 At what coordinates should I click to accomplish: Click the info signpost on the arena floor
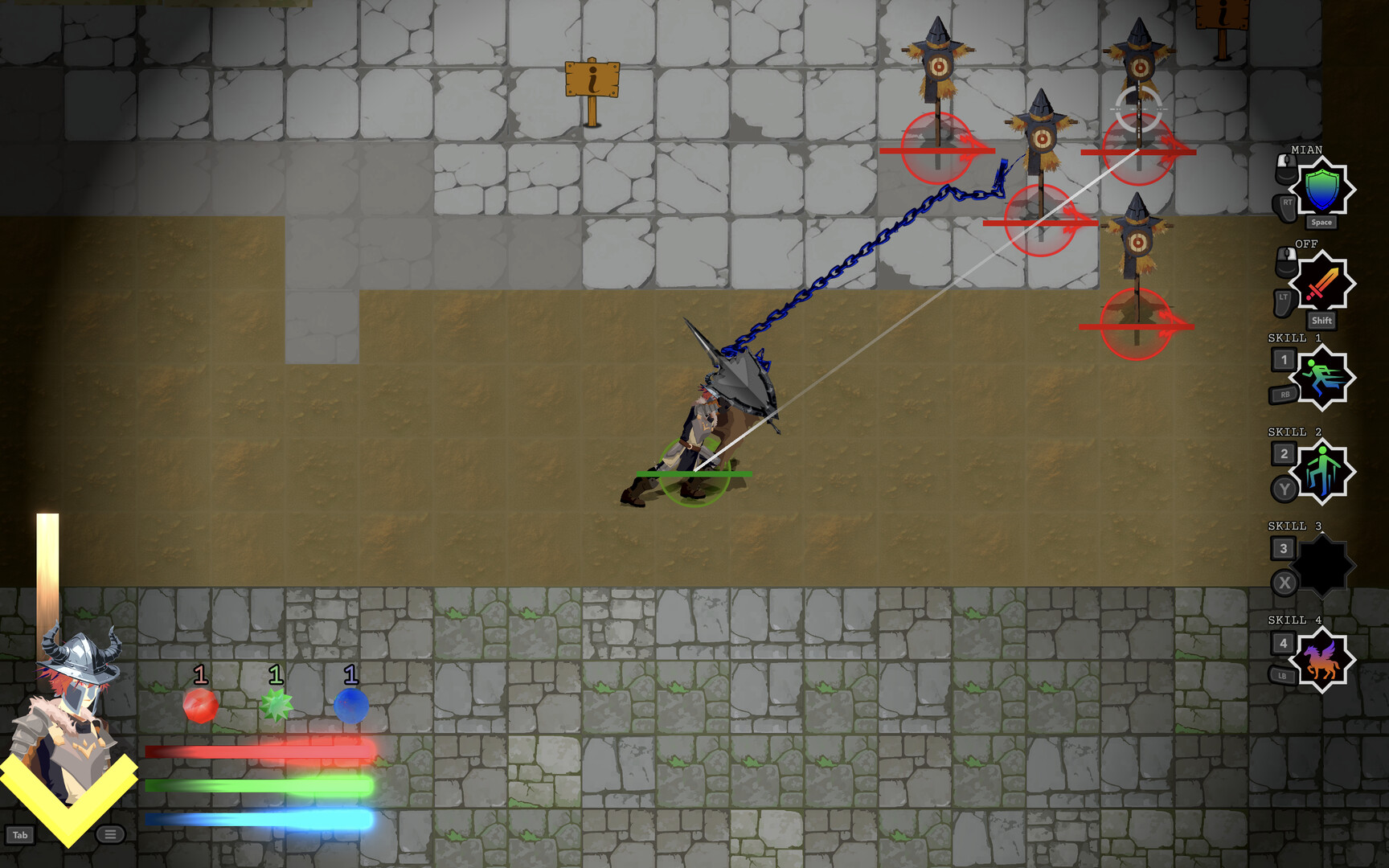(592, 80)
